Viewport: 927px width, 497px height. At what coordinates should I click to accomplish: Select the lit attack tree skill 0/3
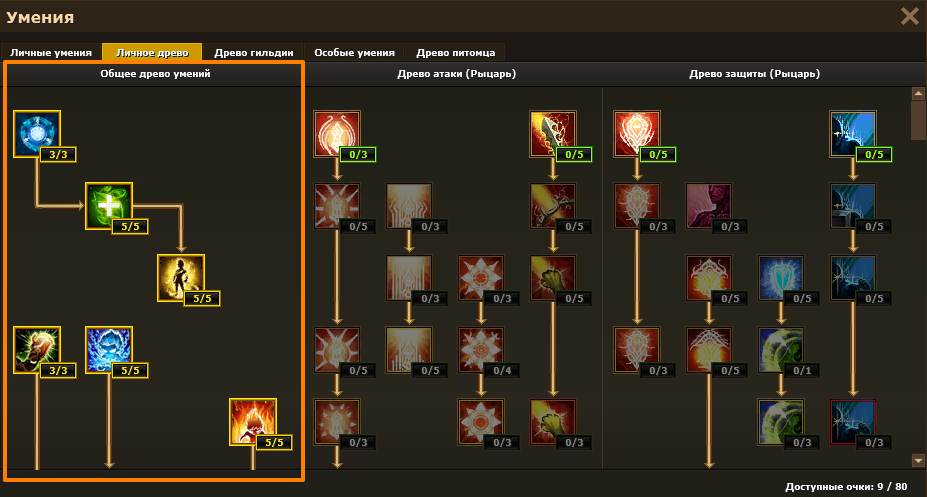337,134
